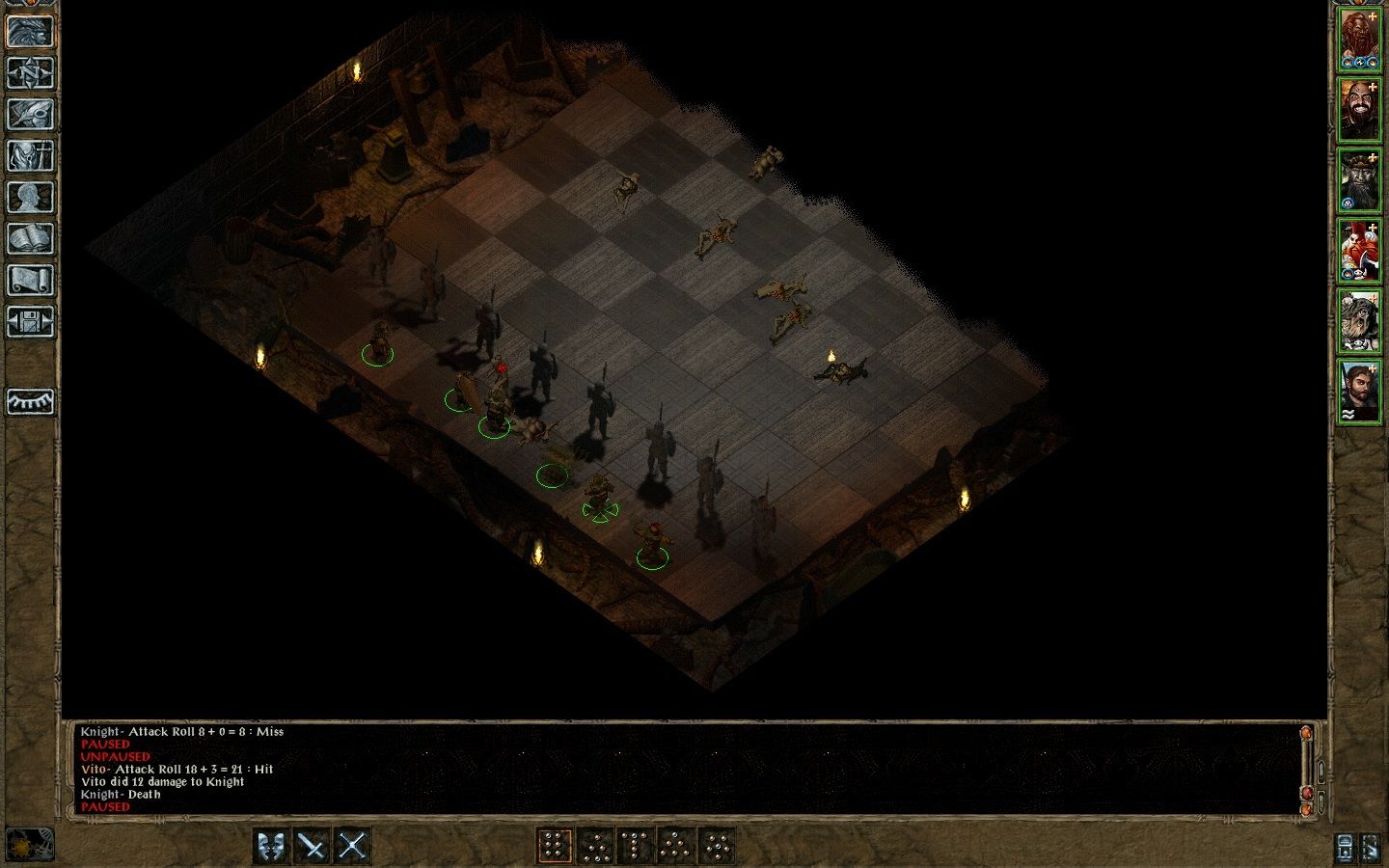1389x868 pixels.
Task: Expand the message log with the side arrows
Action: tap(1321, 770)
